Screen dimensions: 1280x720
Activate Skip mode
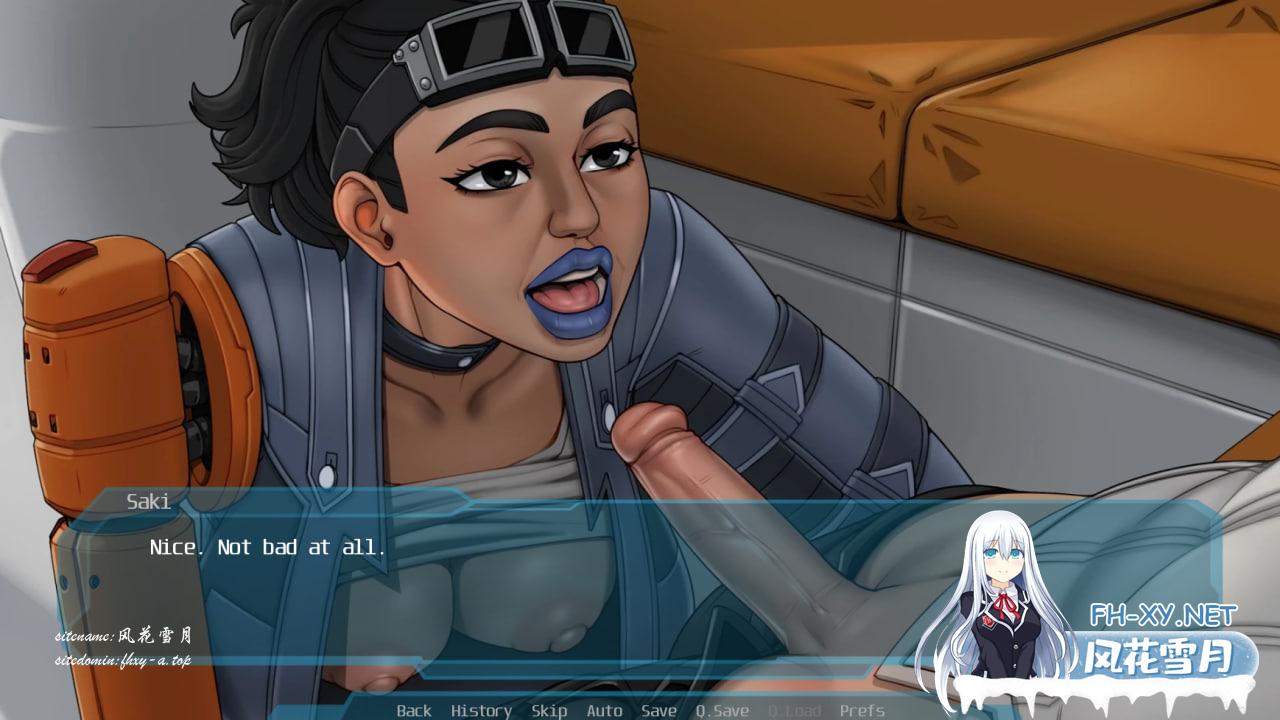(549, 711)
